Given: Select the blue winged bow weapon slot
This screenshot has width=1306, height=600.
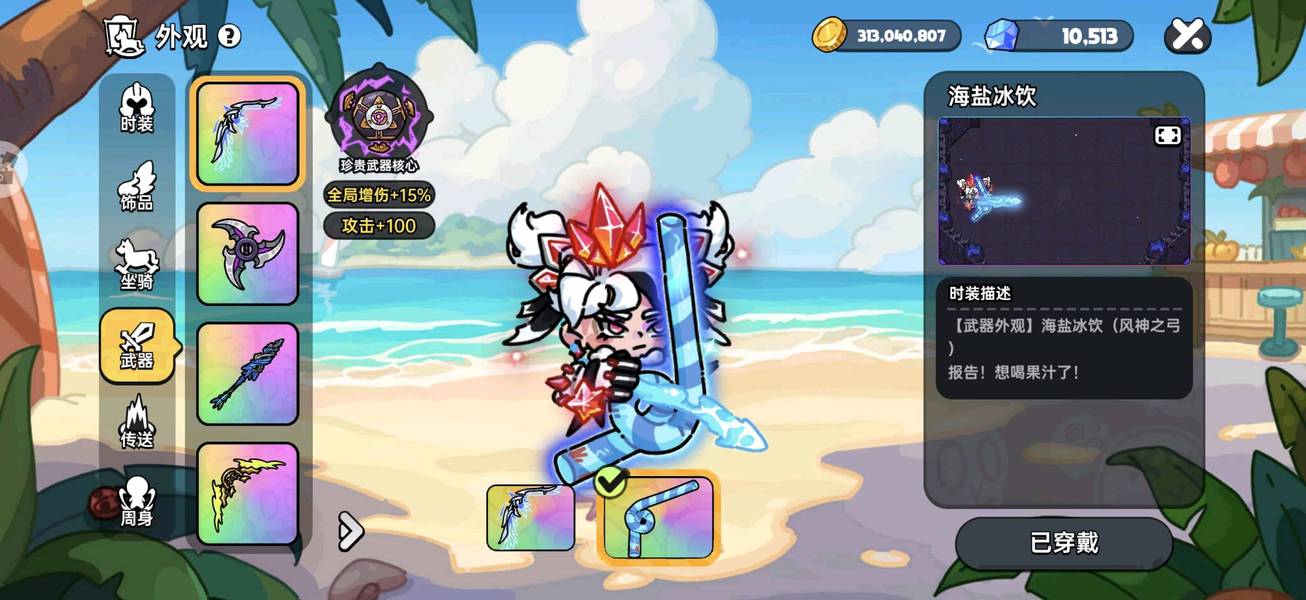Looking at the screenshot, I should [x=247, y=134].
